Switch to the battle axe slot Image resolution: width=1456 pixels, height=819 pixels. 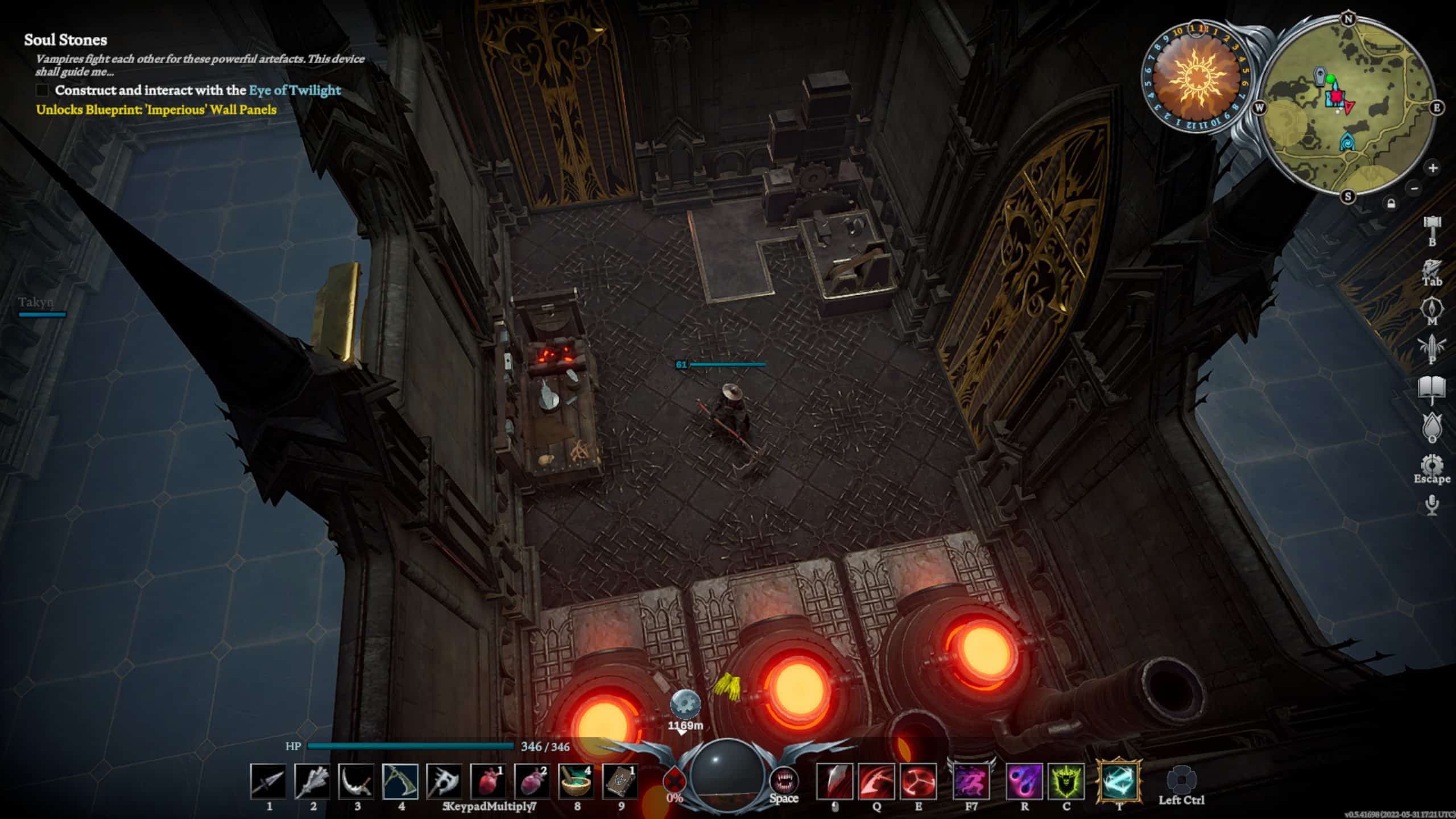coord(444,781)
